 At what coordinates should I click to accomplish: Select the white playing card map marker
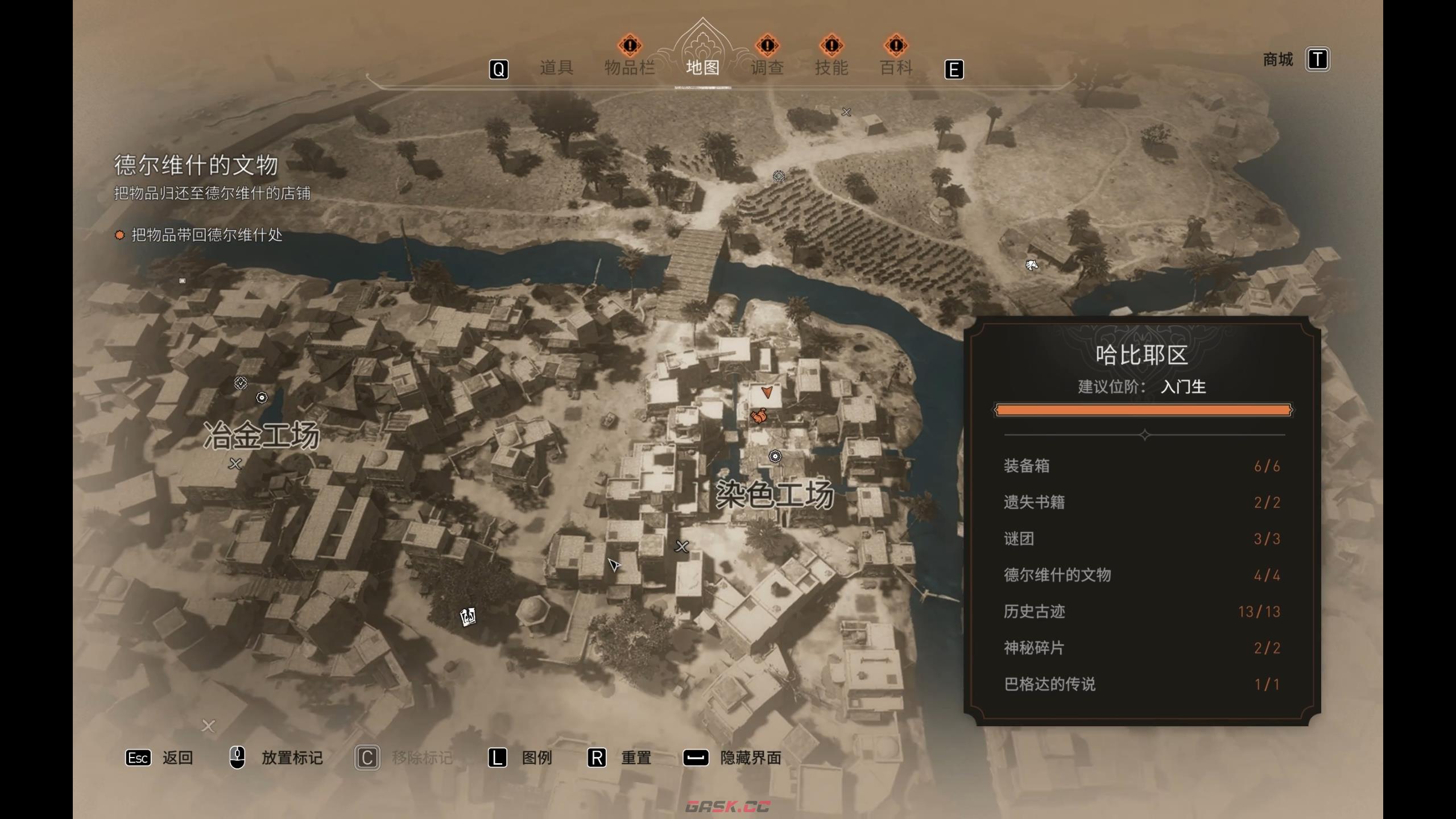(x=468, y=617)
